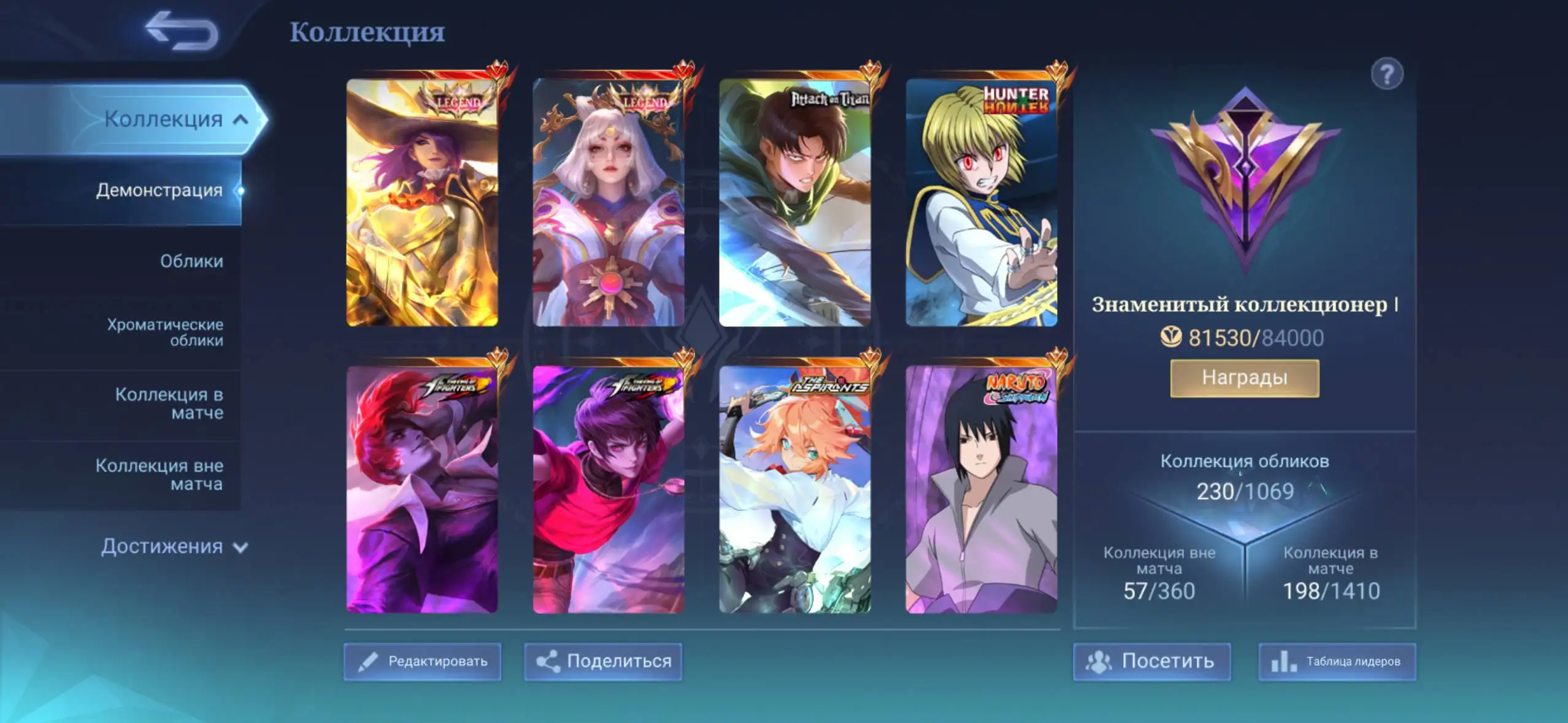This screenshot has width=1568, height=723.
Task: Open the question mark help icon
Action: pos(1386,75)
